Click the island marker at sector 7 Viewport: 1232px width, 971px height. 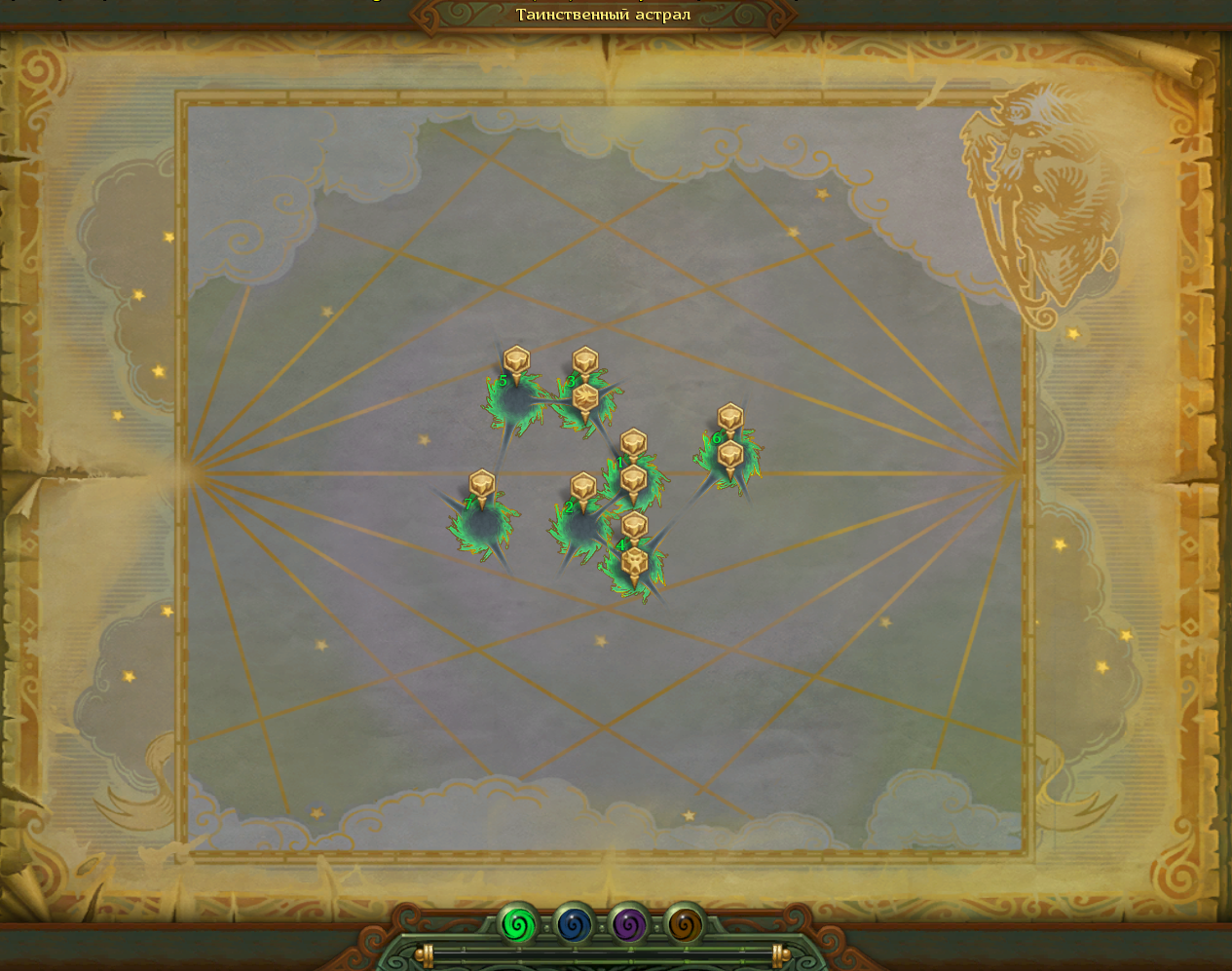[x=482, y=484]
